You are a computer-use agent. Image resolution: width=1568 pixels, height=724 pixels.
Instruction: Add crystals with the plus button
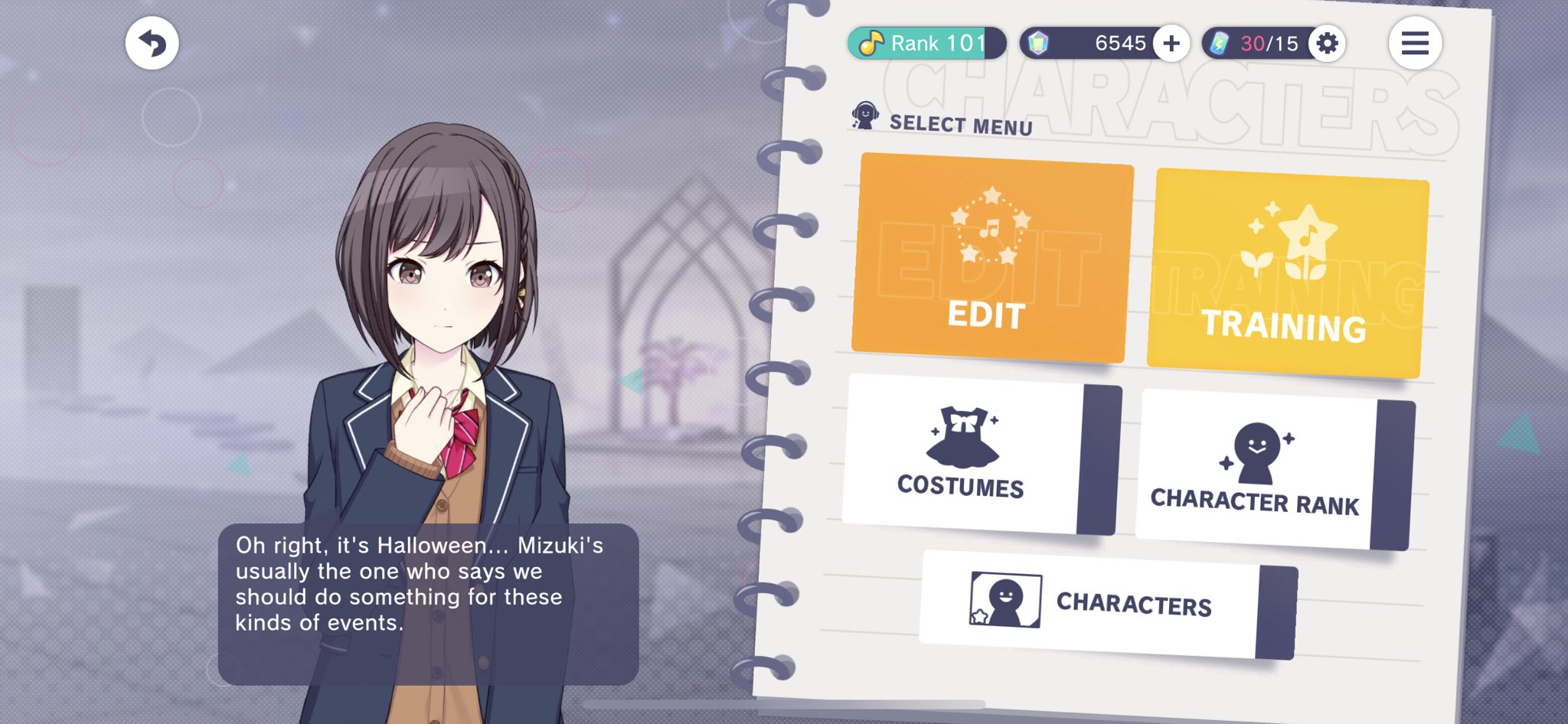(x=1171, y=43)
